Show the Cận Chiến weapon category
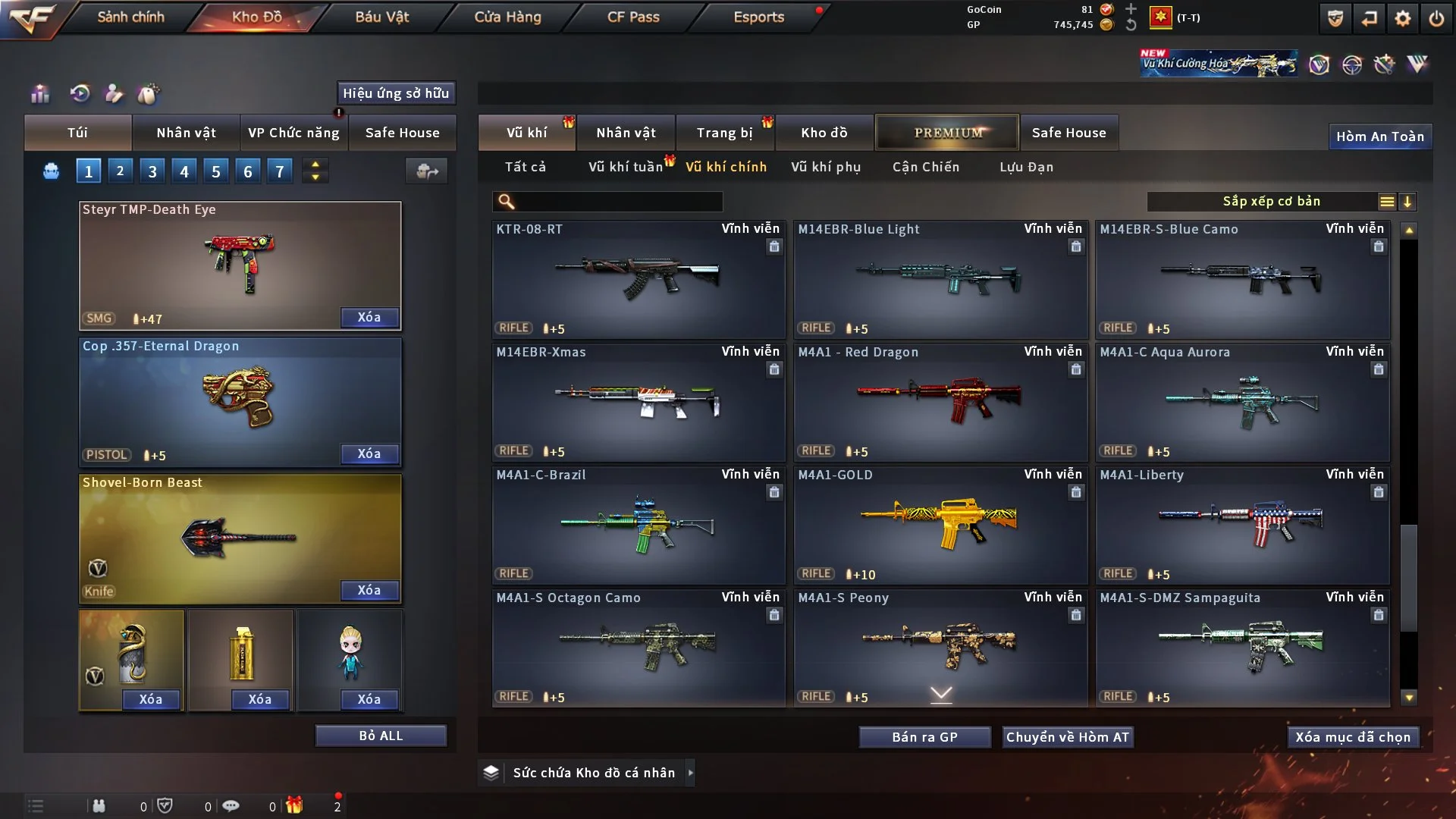 tap(926, 167)
